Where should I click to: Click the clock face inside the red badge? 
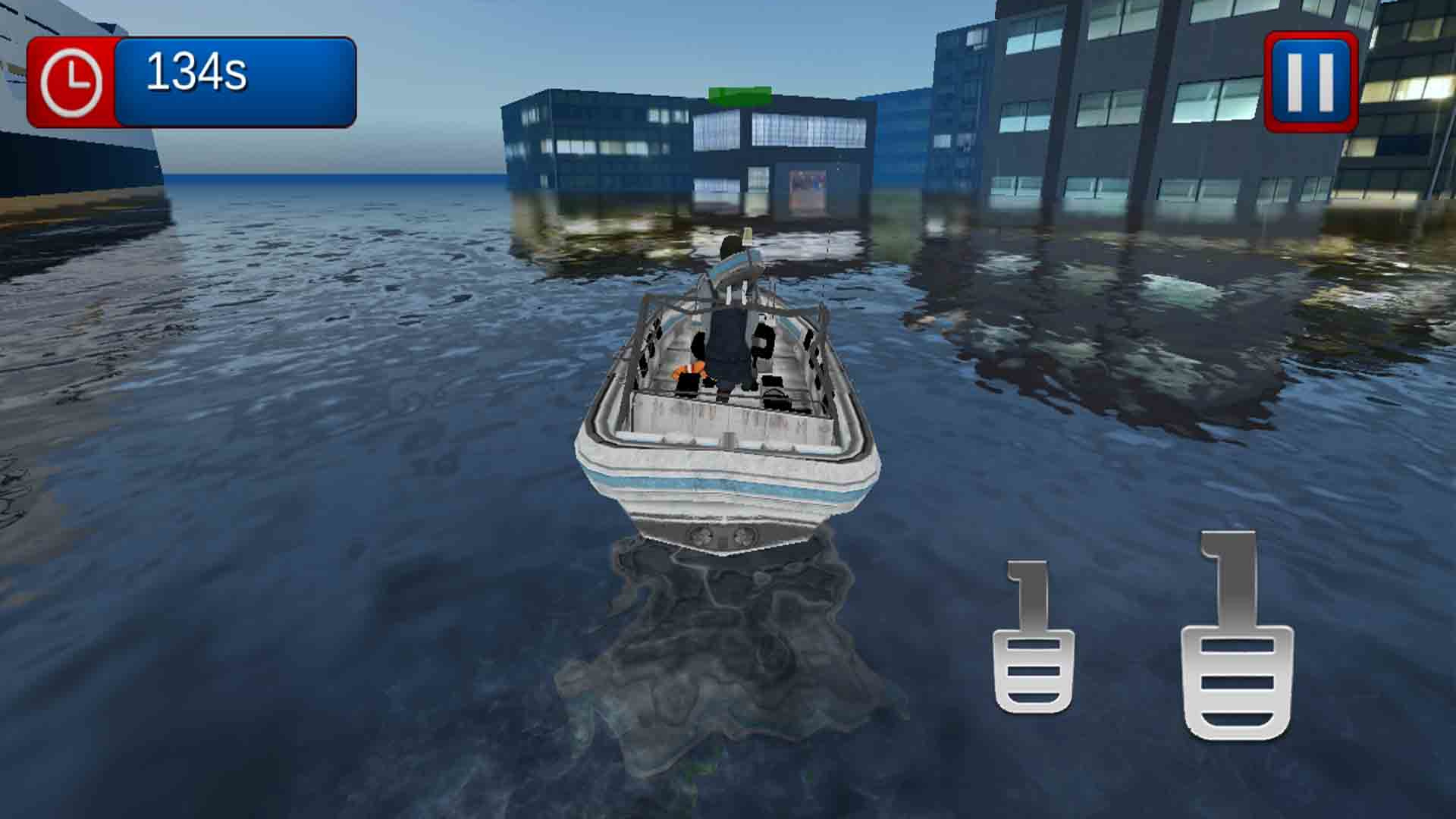click(x=72, y=81)
